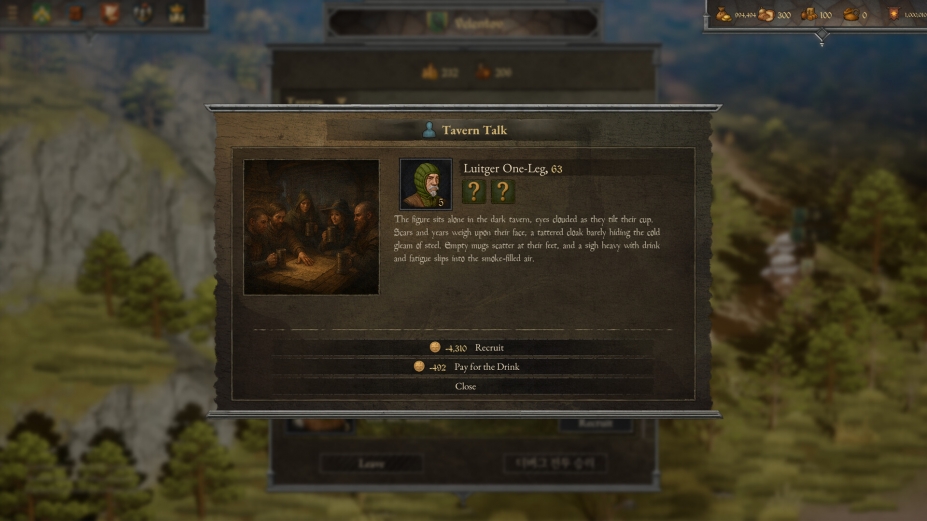The width and height of the screenshot is (927, 521).
Task: Select the second unknown trait question mark
Action: point(503,192)
